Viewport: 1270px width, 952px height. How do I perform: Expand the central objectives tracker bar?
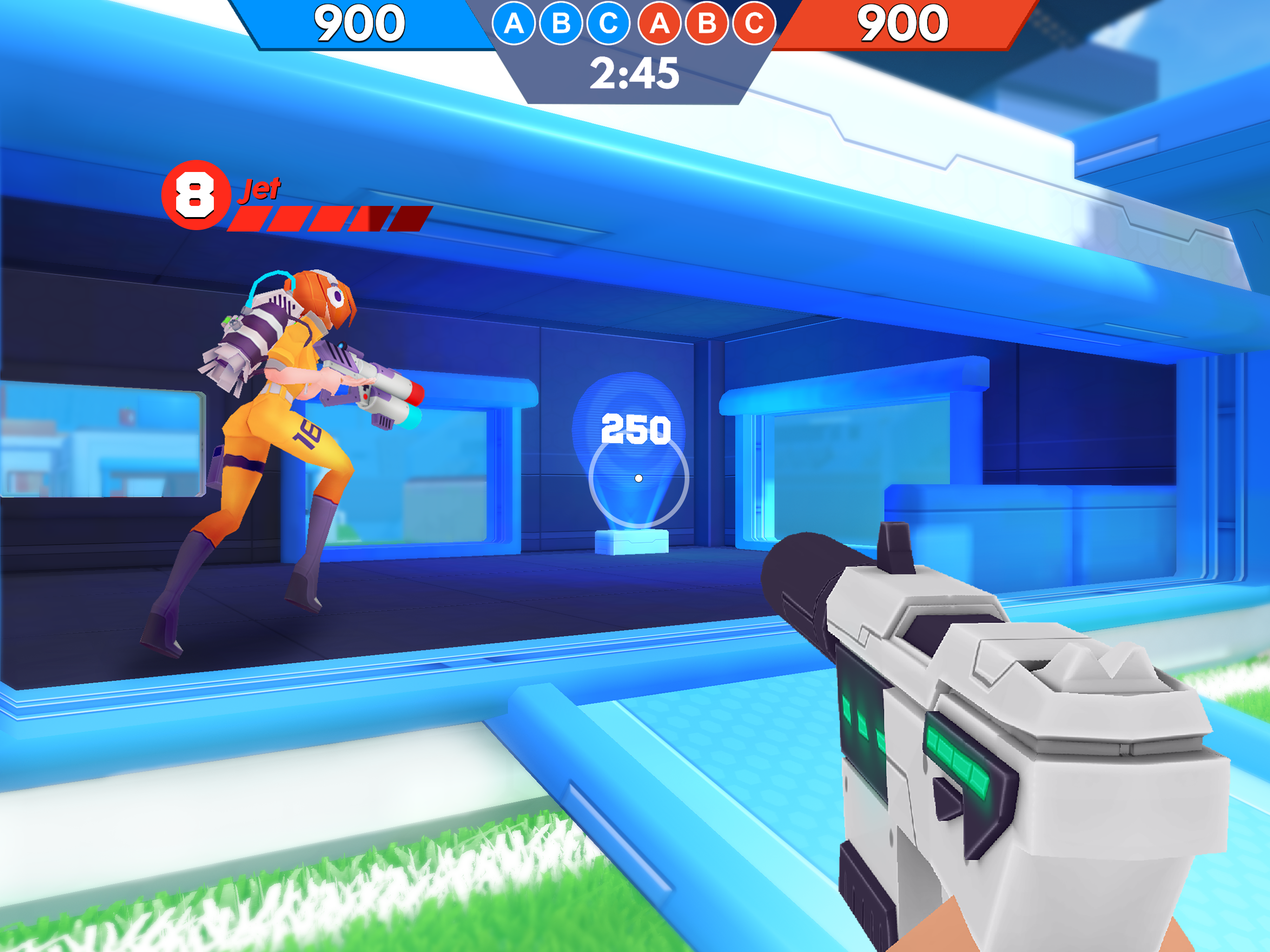pyautogui.click(x=635, y=25)
